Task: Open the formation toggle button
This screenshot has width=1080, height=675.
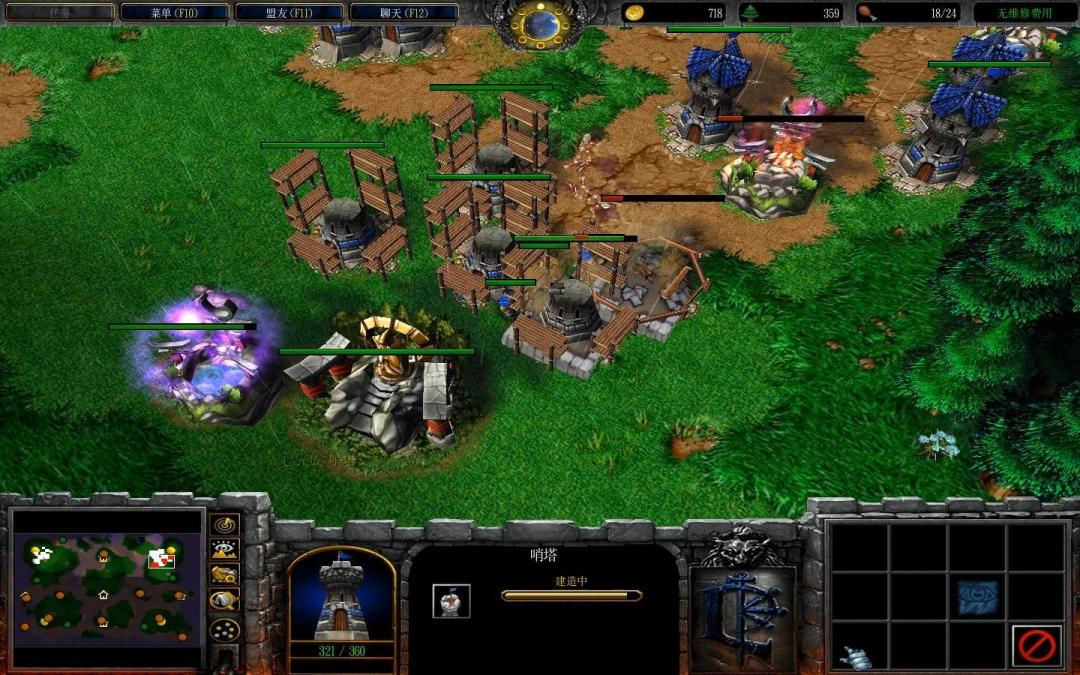Action: (225, 631)
